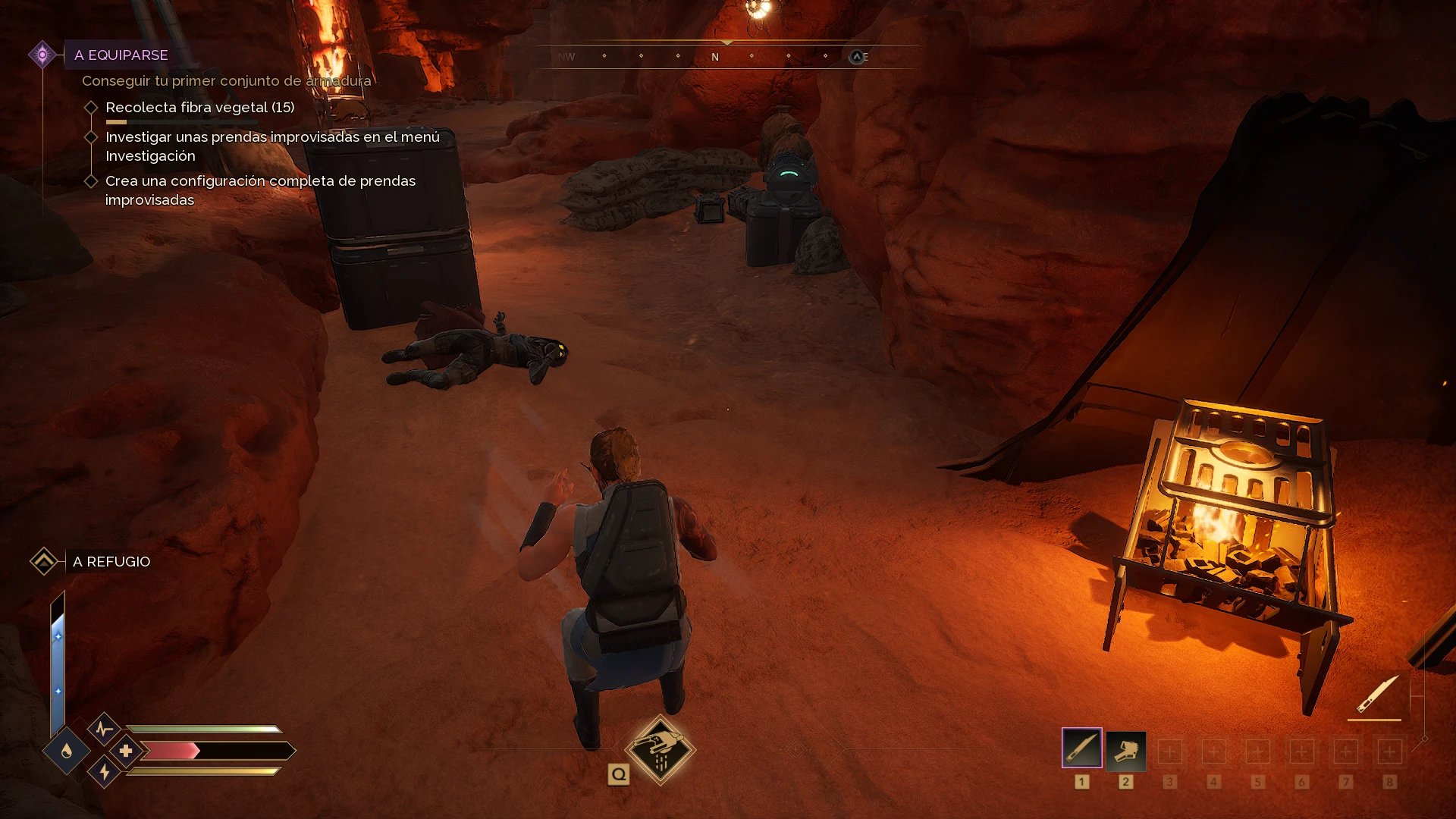Activate the hand ability diamond icon
The width and height of the screenshot is (1456, 819).
click(660, 749)
